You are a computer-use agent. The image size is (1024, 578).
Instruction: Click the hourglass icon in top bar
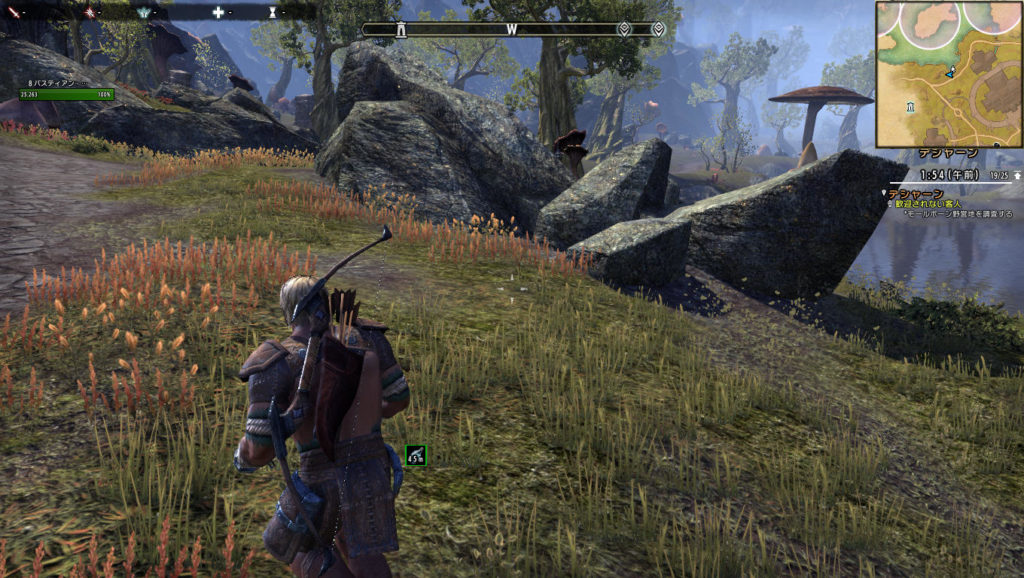click(273, 12)
